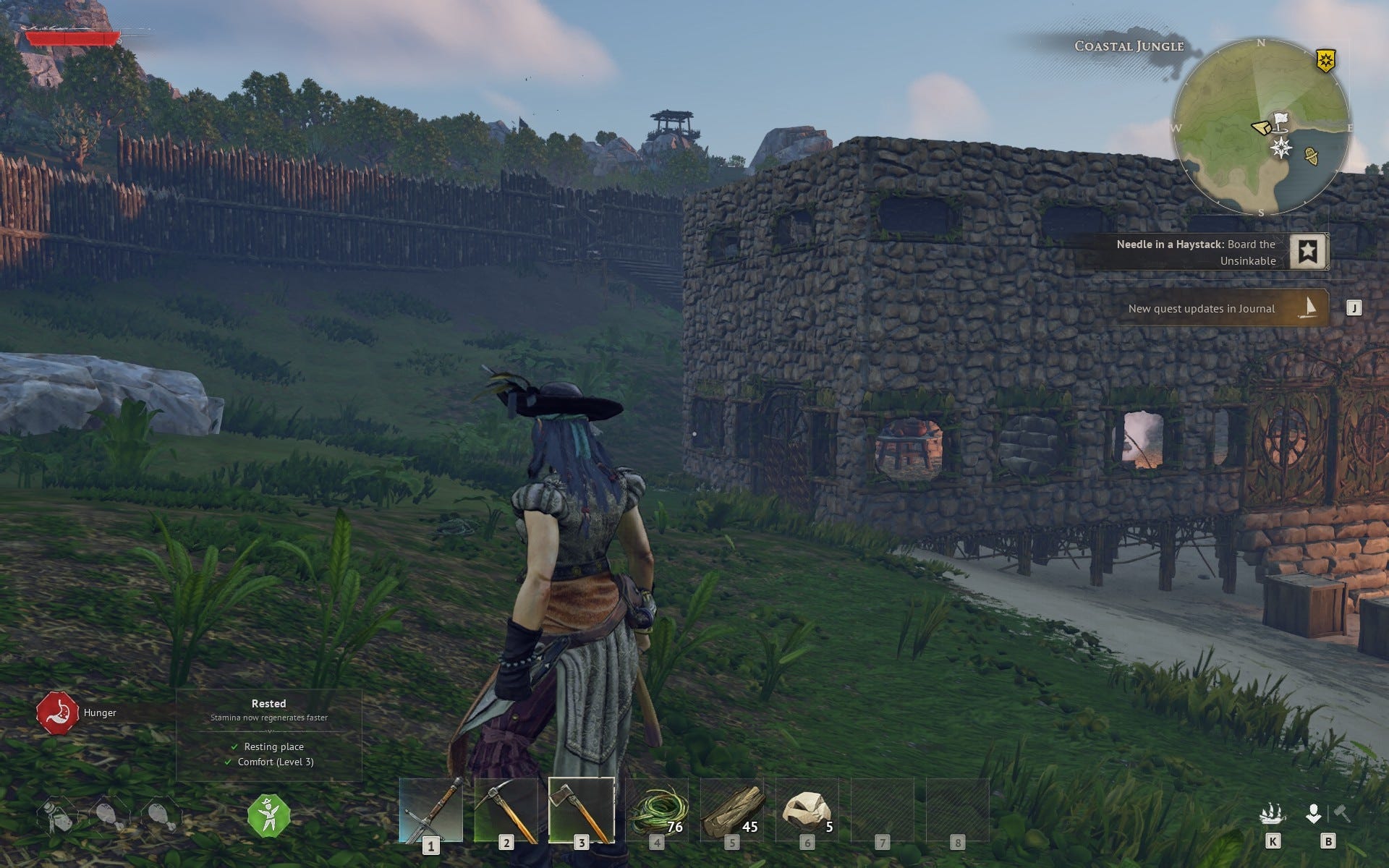The width and height of the screenshot is (1389, 868).
Task: Choose the axe hotbar slot
Action: click(582, 810)
